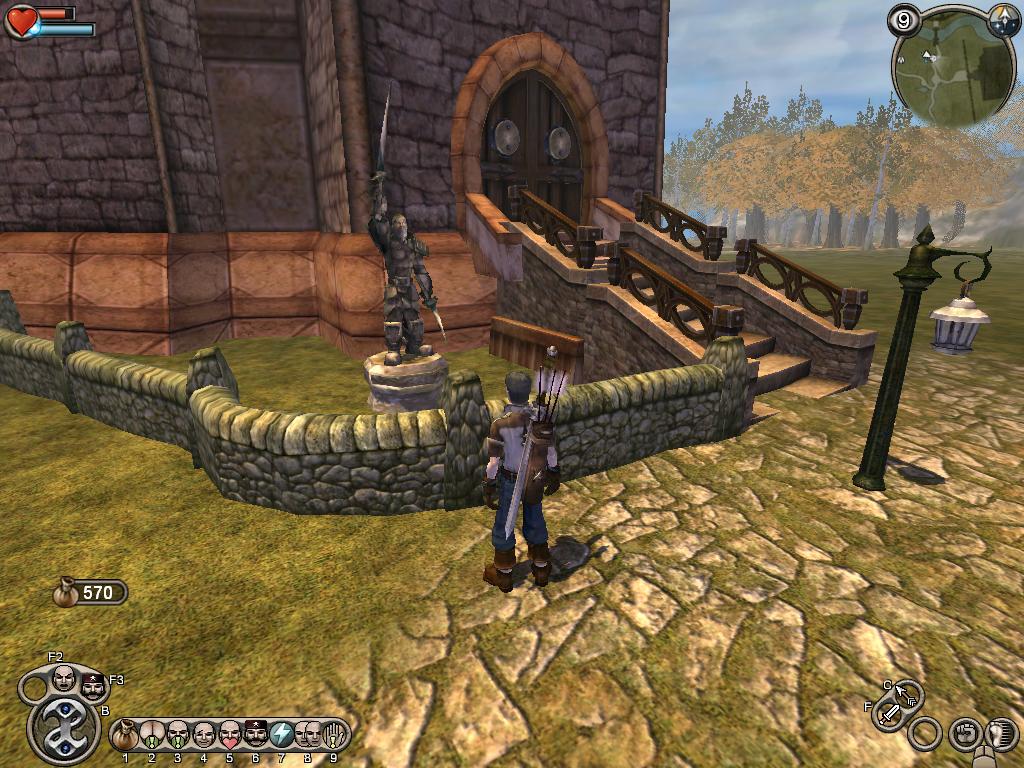This screenshot has height=768, width=1024.
Task: Click the day-night compass indicator on the minimap
Action: click(1003, 19)
